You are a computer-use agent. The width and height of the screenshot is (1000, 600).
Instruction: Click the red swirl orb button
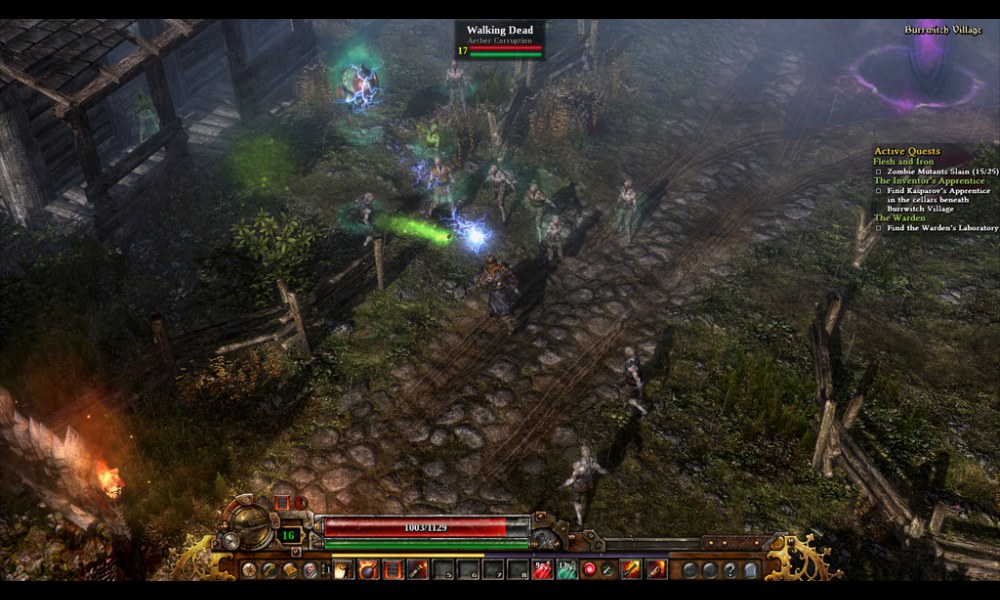(x=590, y=569)
